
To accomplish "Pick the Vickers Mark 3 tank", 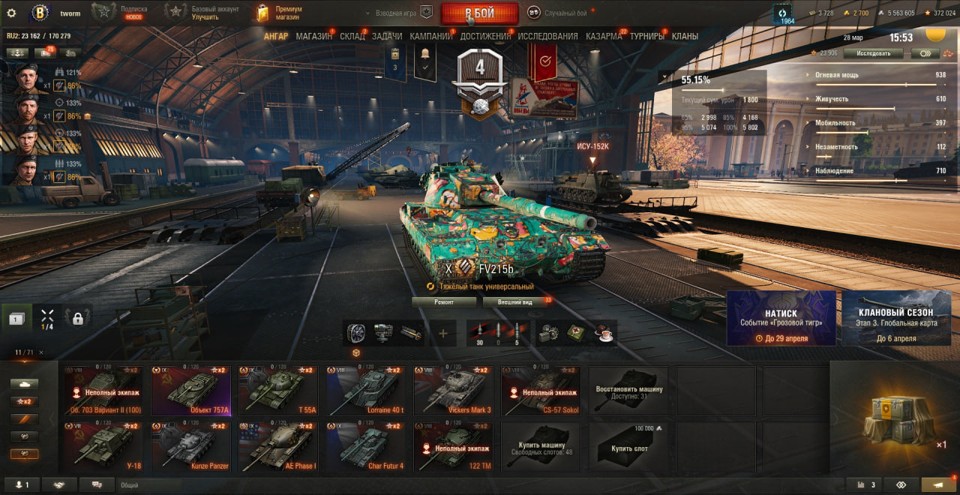I will tap(450, 389).
